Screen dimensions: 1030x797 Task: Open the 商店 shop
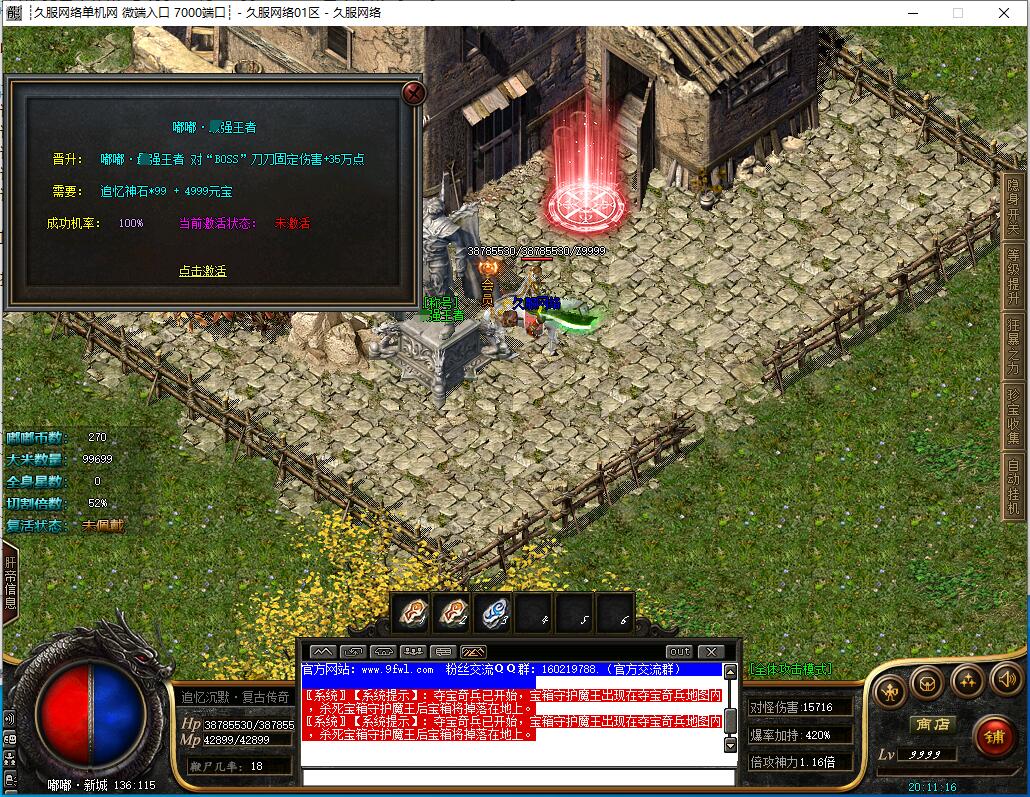[931, 724]
